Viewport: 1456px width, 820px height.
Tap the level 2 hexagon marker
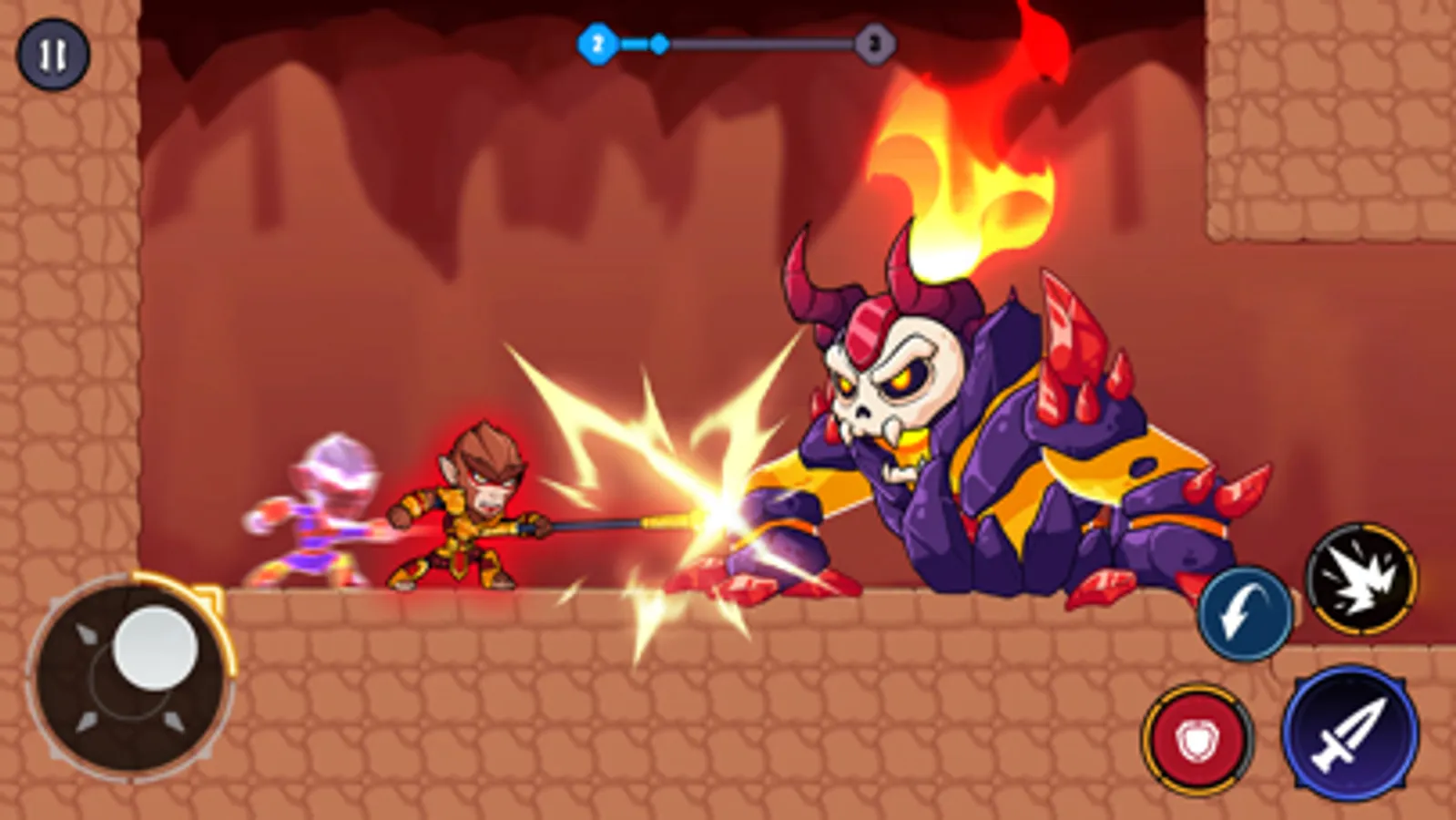596,43
